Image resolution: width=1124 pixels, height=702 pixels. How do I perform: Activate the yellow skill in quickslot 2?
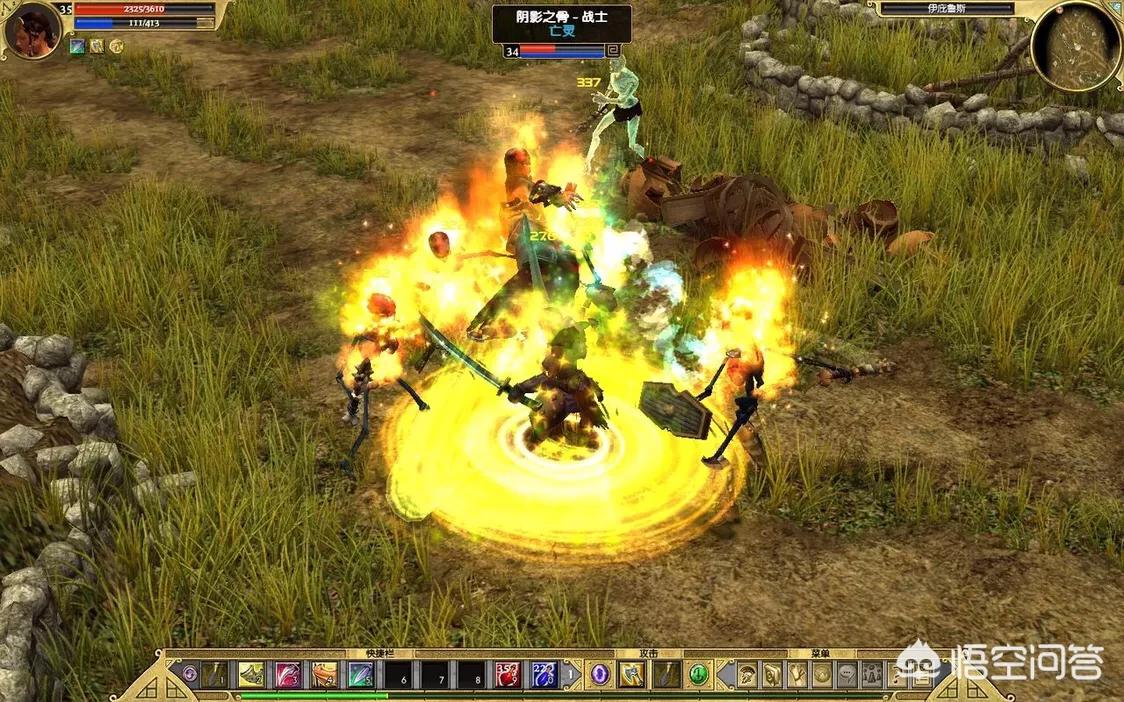(x=251, y=675)
